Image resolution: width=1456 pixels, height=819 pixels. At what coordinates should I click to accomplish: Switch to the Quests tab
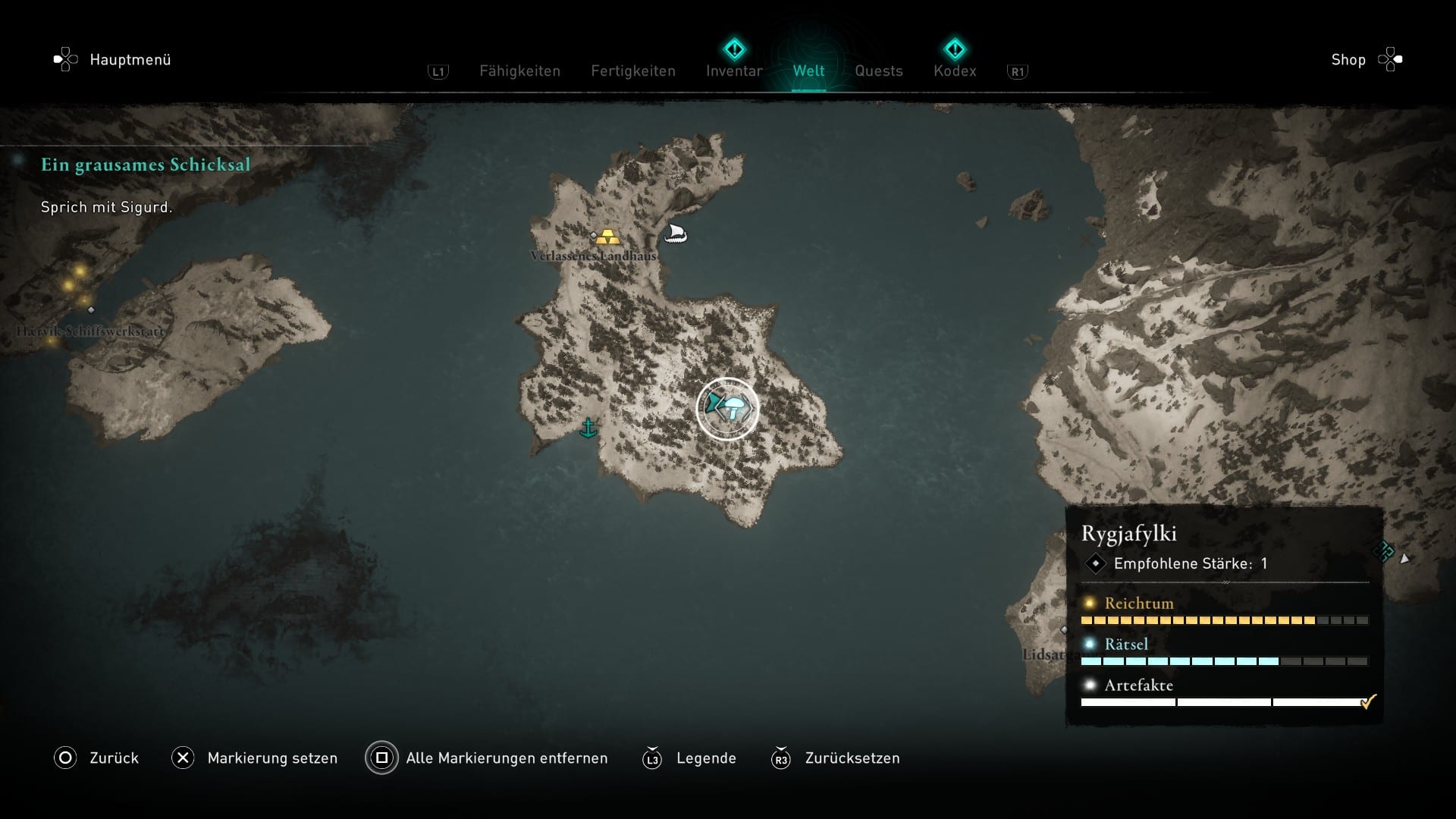[x=878, y=71]
